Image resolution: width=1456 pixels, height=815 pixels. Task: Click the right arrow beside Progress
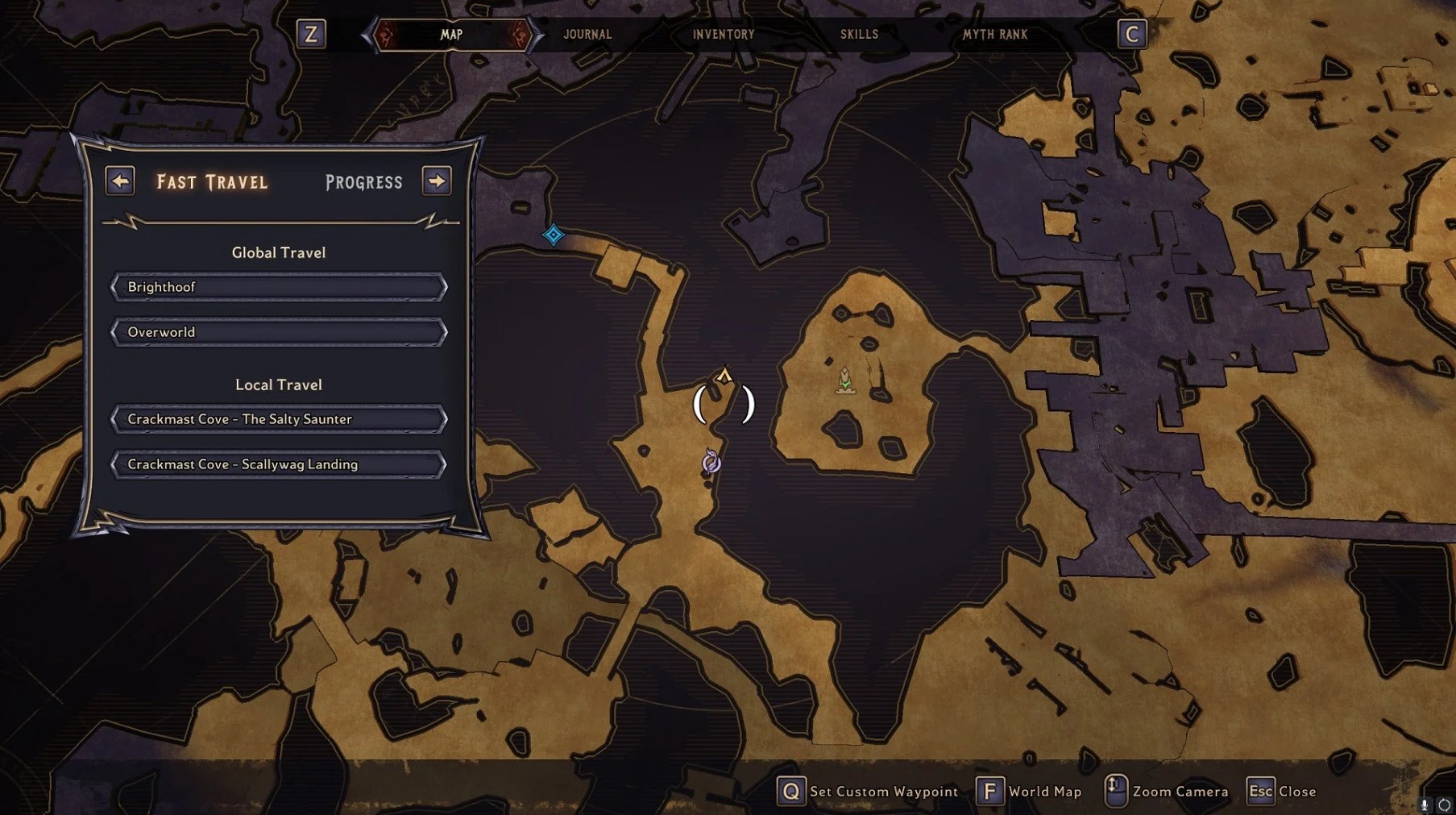[x=437, y=181]
